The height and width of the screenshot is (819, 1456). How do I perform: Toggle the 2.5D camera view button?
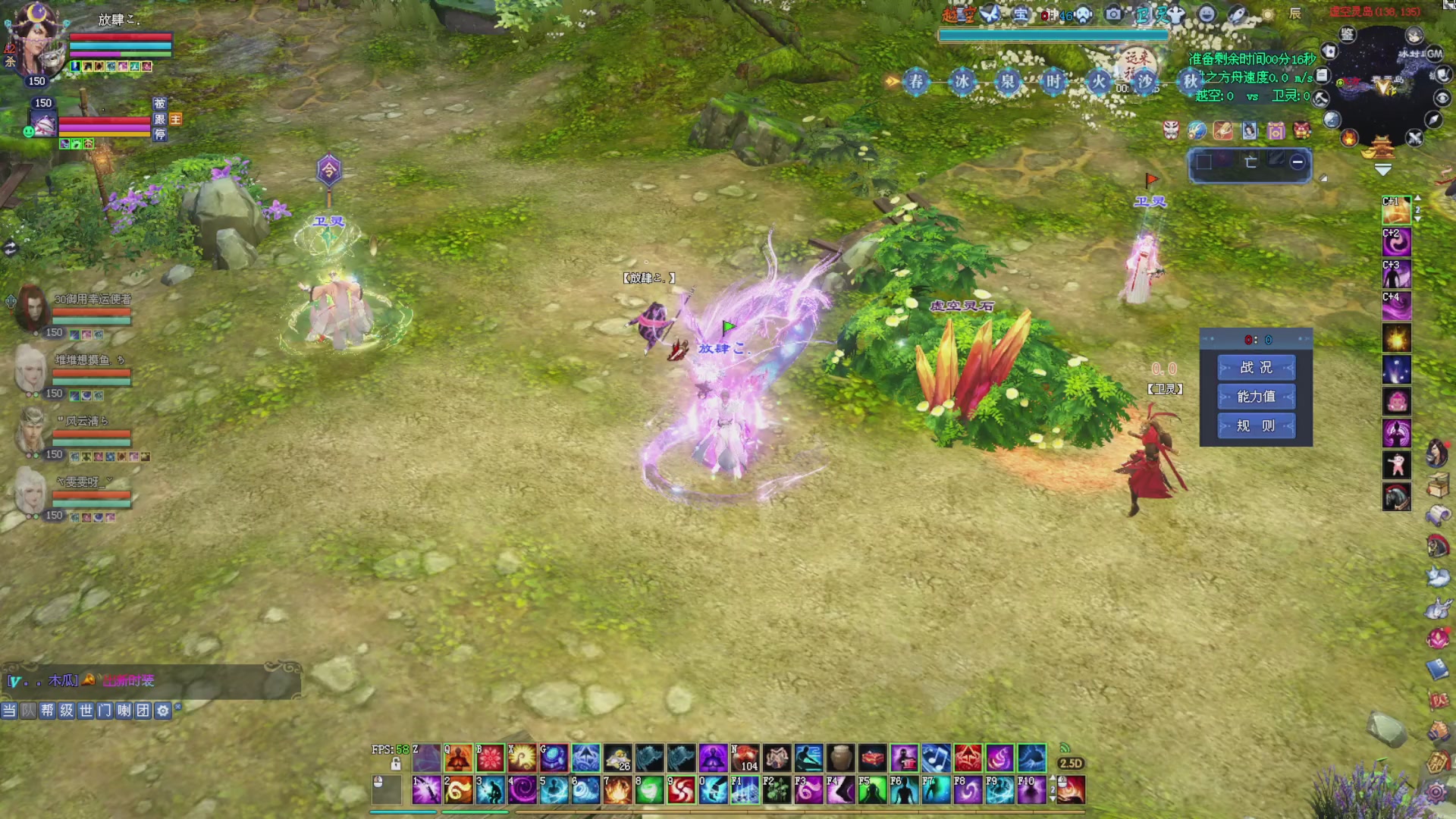coord(1070,764)
